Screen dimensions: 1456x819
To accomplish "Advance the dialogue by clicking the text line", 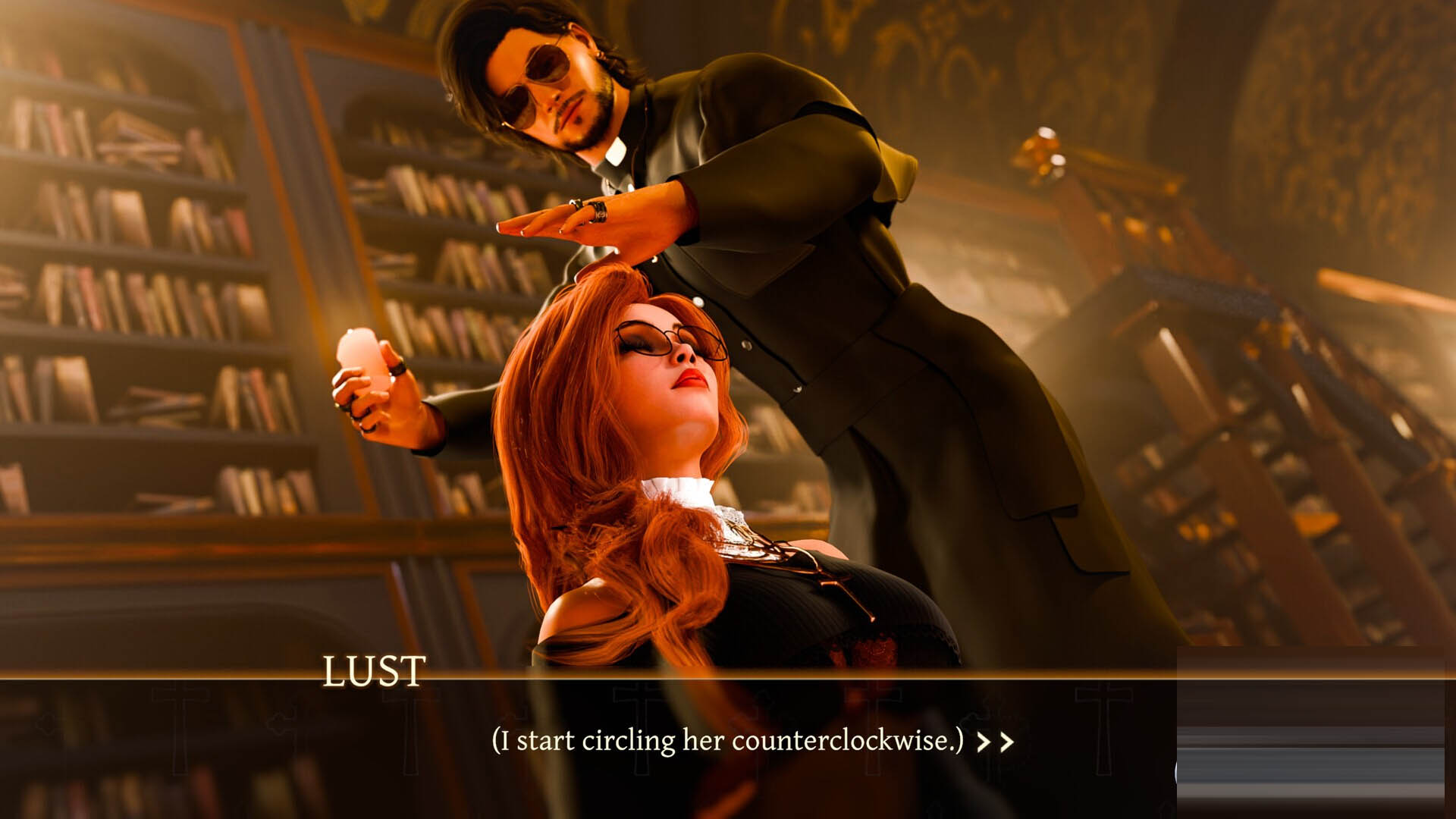I will pos(727,740).
